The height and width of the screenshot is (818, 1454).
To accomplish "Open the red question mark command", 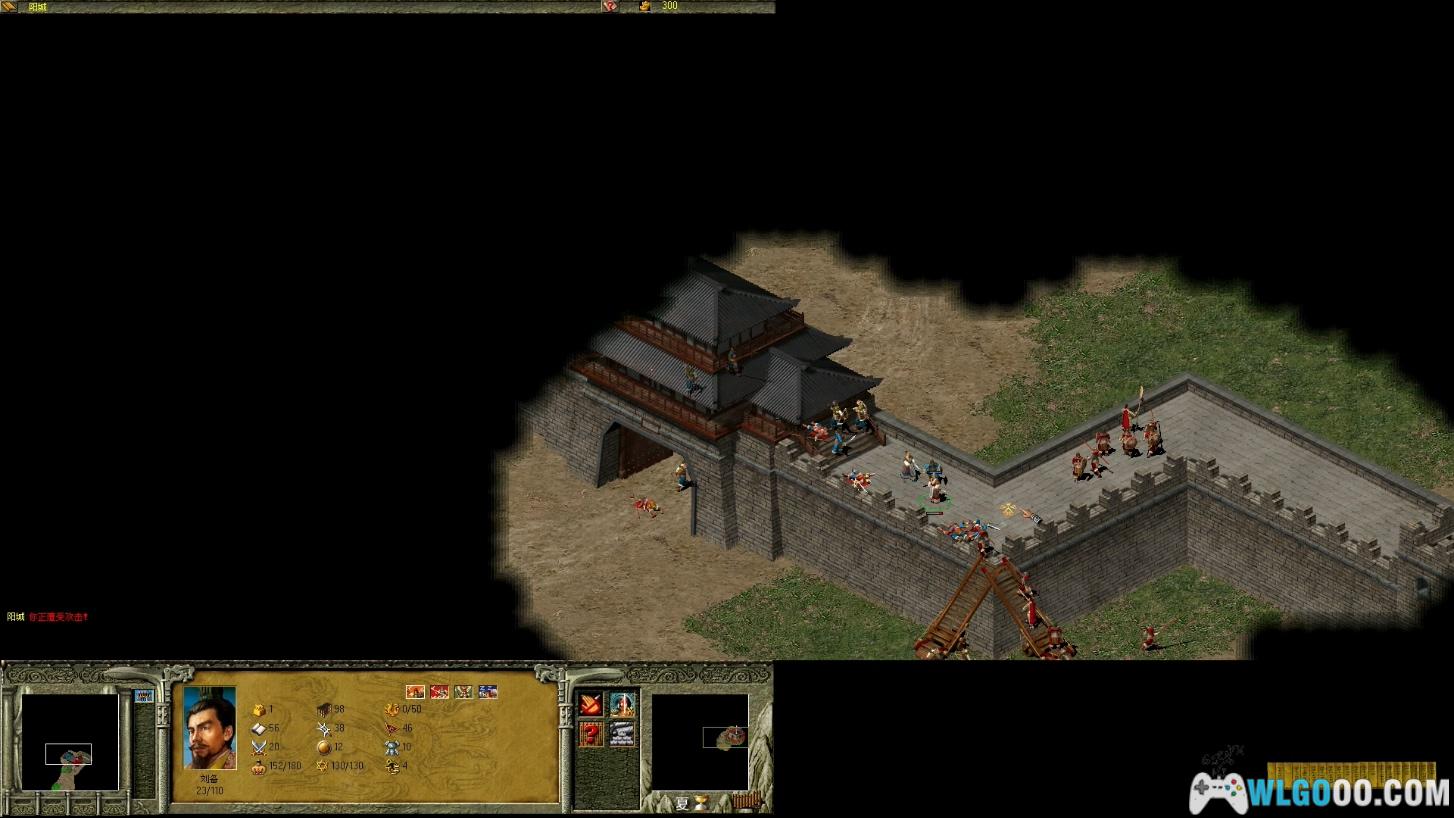I will [591, 734].
